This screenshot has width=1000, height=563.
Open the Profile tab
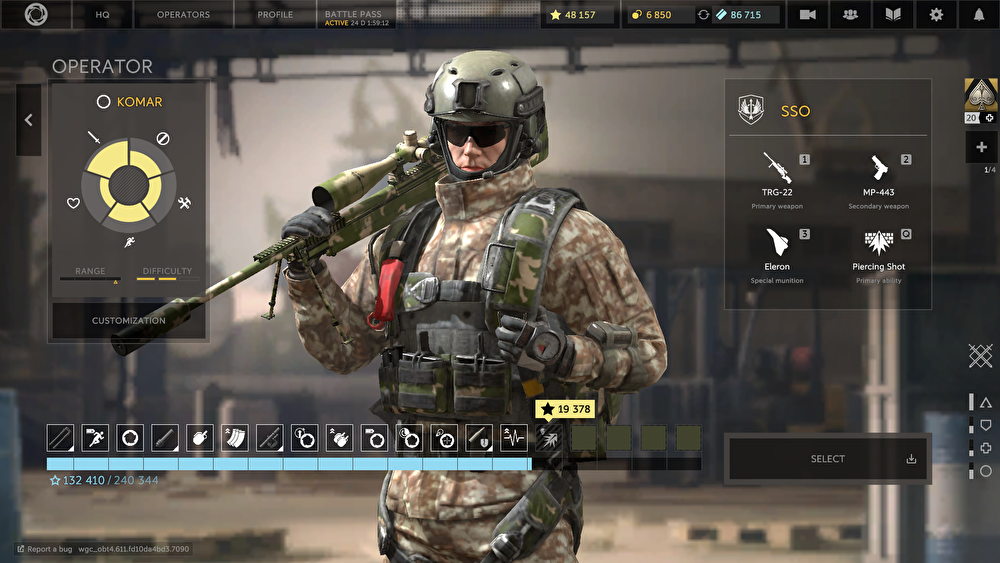pos(275,15)
